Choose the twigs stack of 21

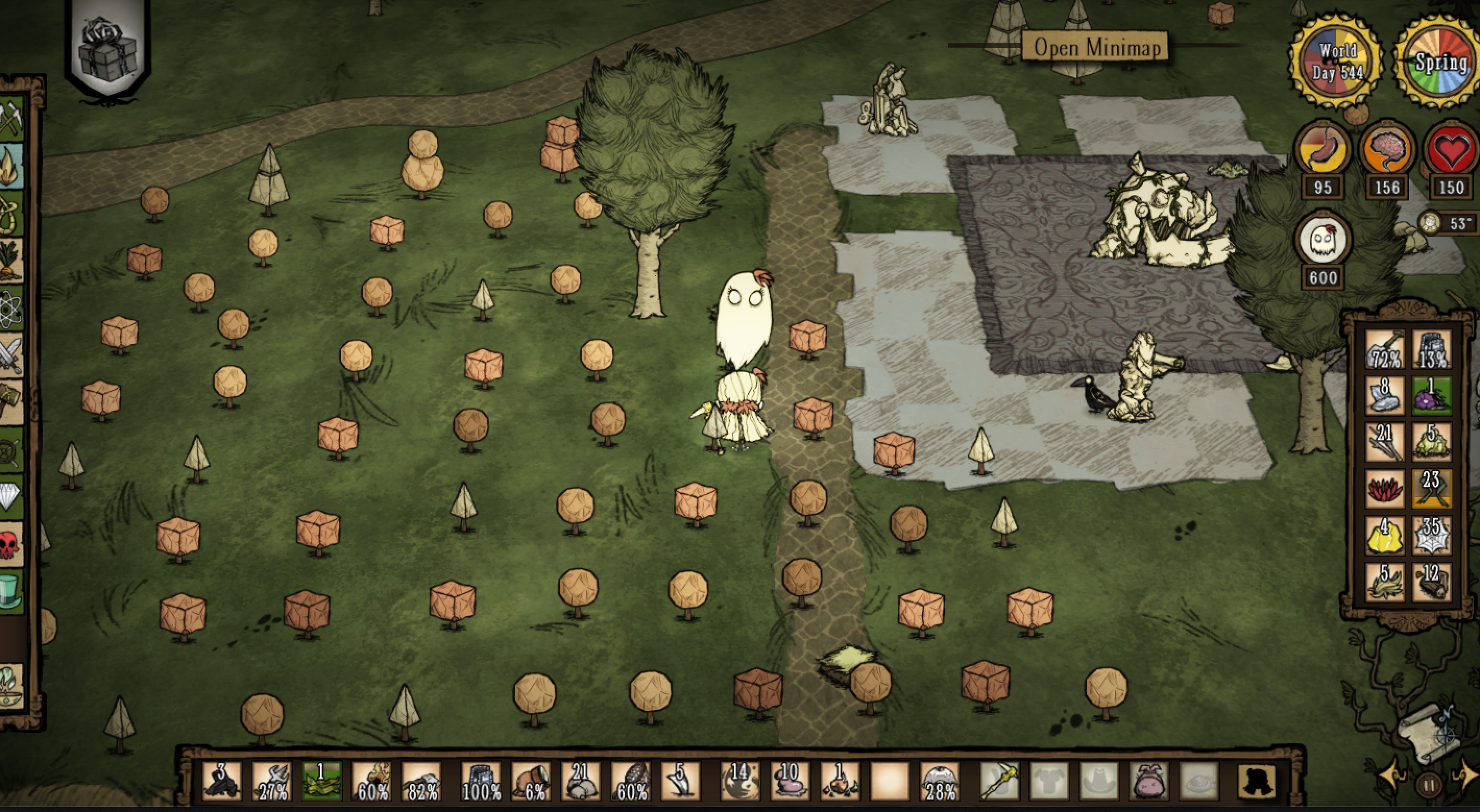(x=1385, y=442)
